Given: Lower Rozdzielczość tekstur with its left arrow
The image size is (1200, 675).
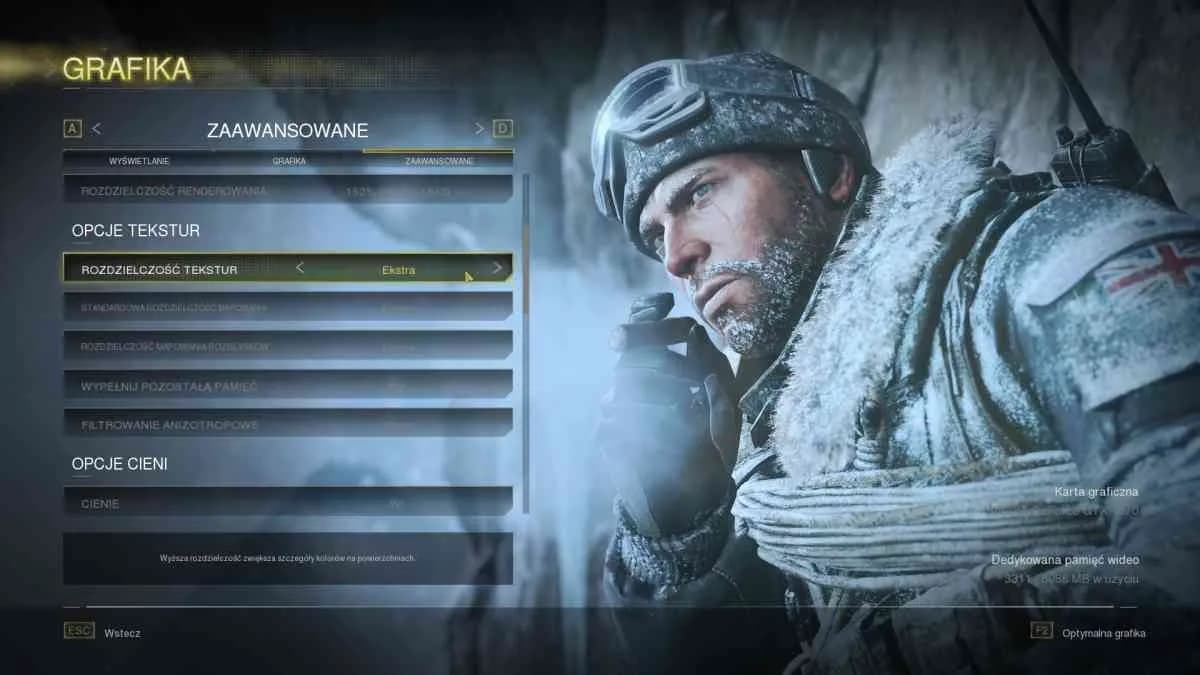Looking at the screenshot, I should [299, 268].
